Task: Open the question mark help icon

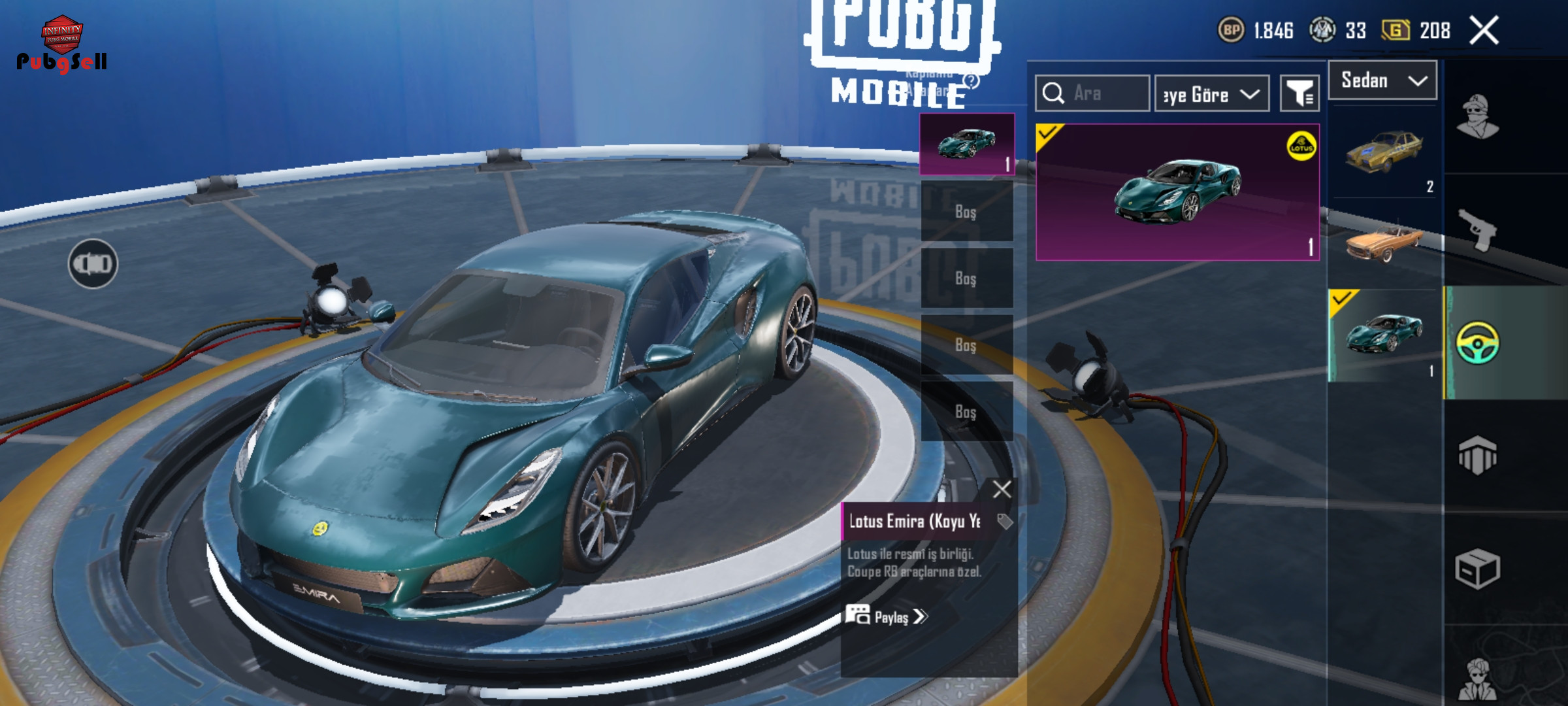Action: click(x=972, y=81)
